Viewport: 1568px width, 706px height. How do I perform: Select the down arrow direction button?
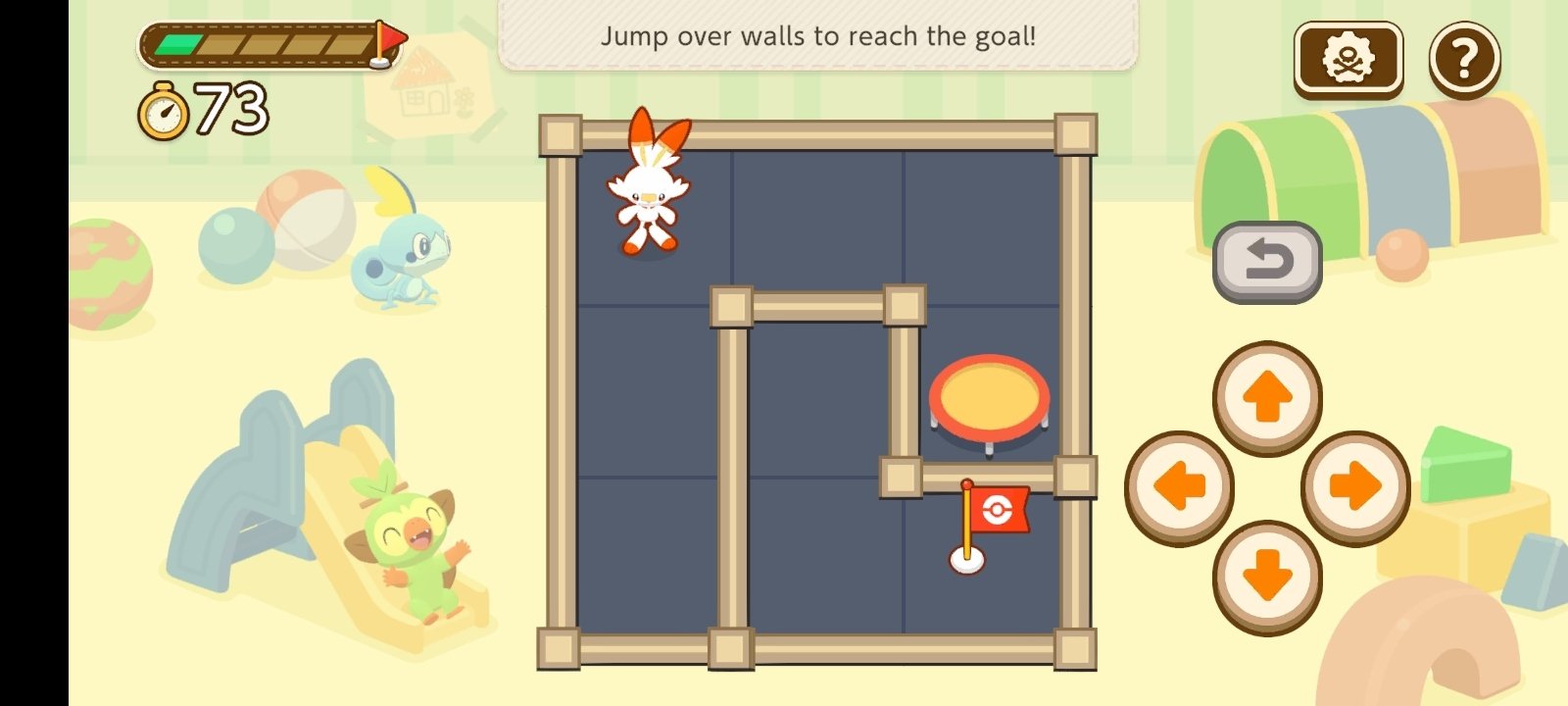pos(1267,576)
